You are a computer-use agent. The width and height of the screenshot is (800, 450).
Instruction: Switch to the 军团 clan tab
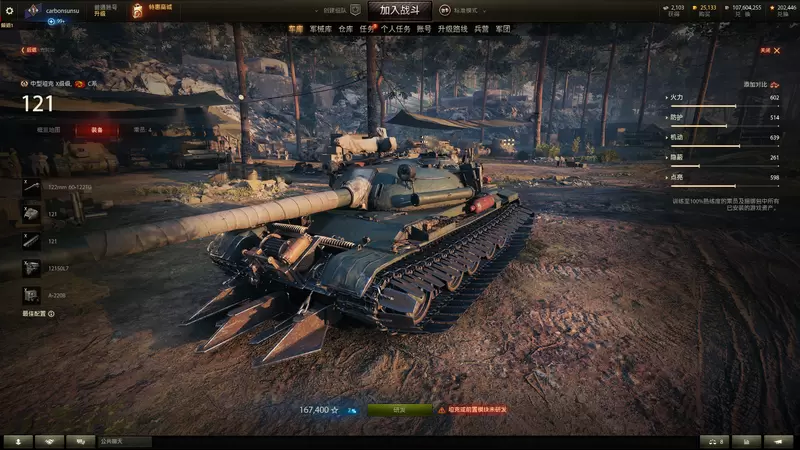point(502,29)
